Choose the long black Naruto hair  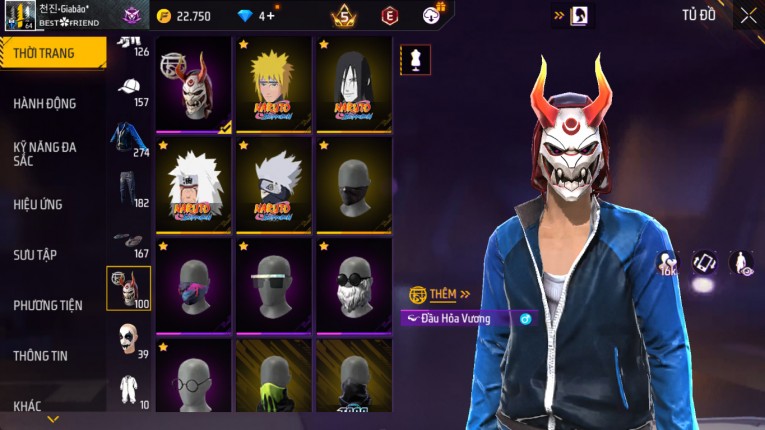click(x=354, y=85)
